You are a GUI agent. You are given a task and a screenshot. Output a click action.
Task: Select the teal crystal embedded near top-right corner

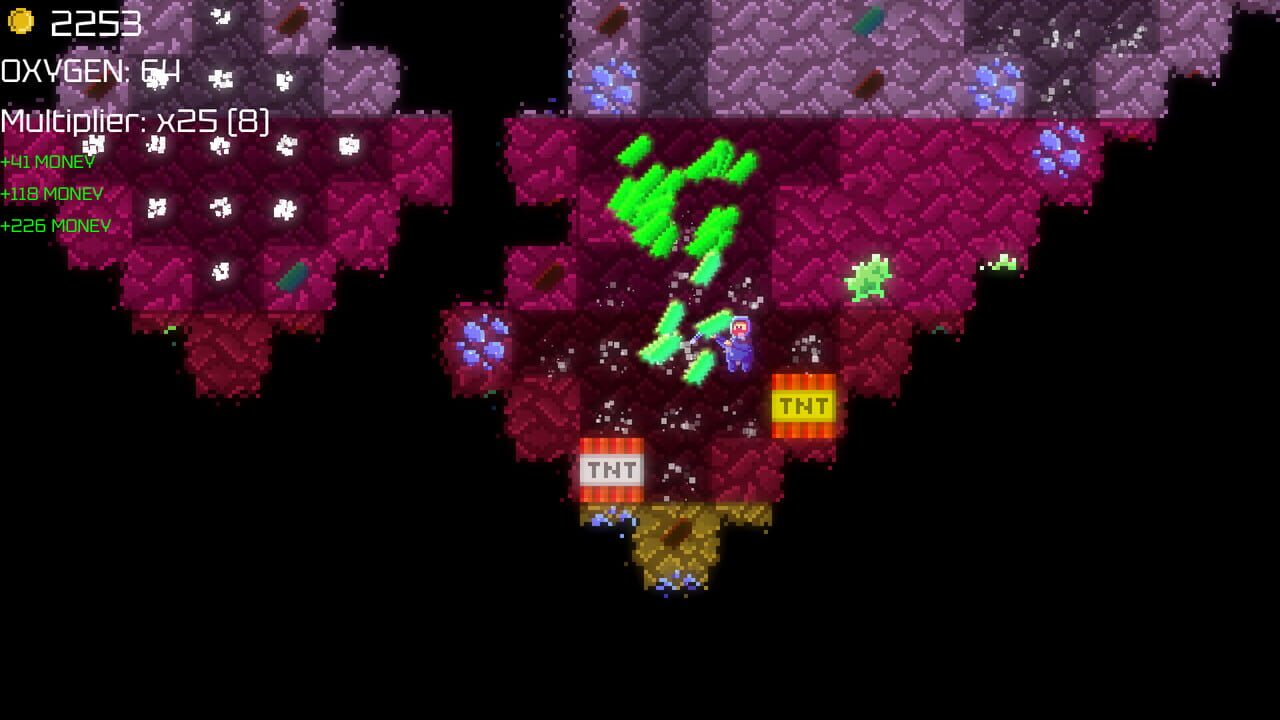point(868,18)
